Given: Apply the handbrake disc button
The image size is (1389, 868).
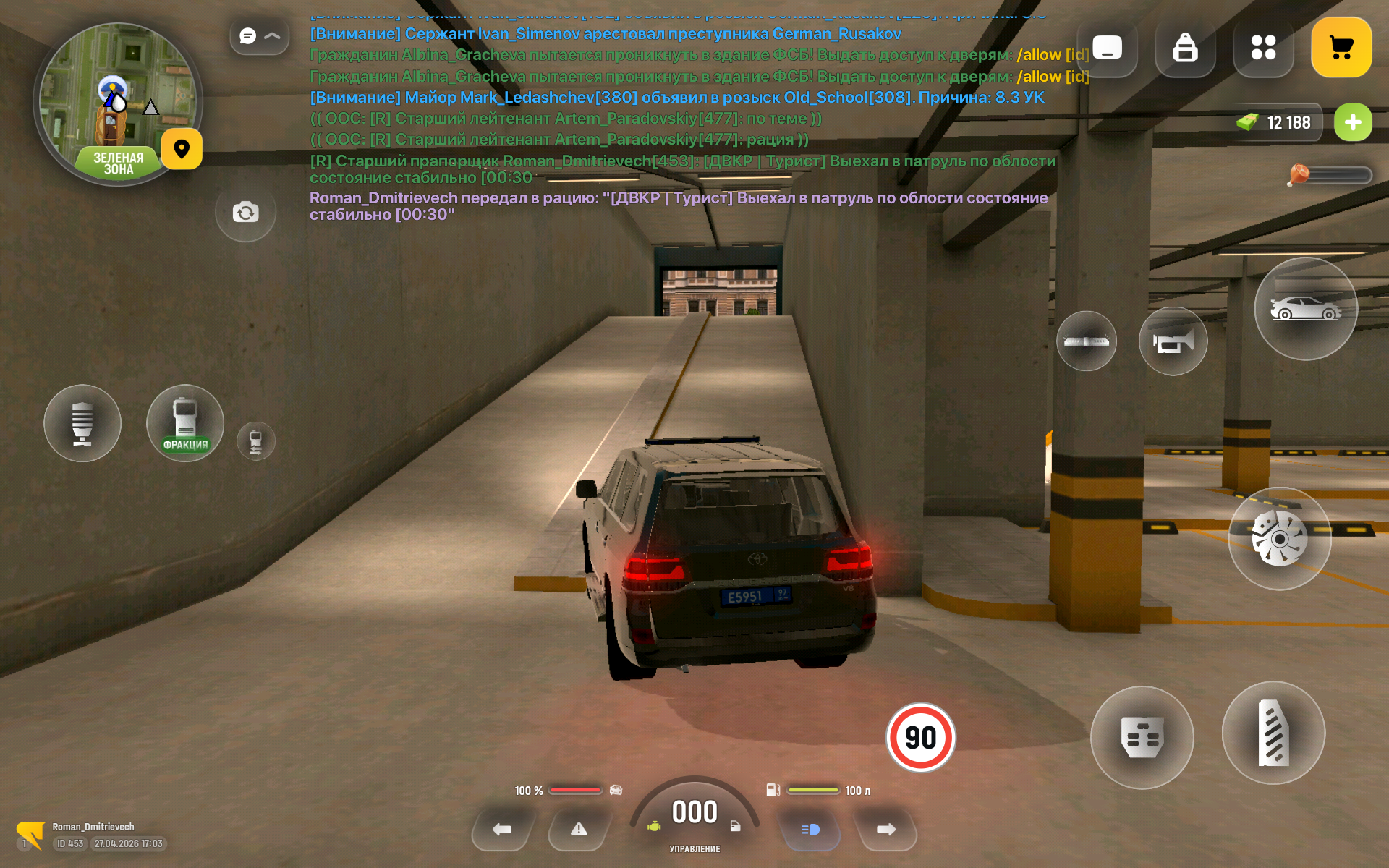Looking at the screenshot, I should pyautogui.click(x=1279, y=539).
